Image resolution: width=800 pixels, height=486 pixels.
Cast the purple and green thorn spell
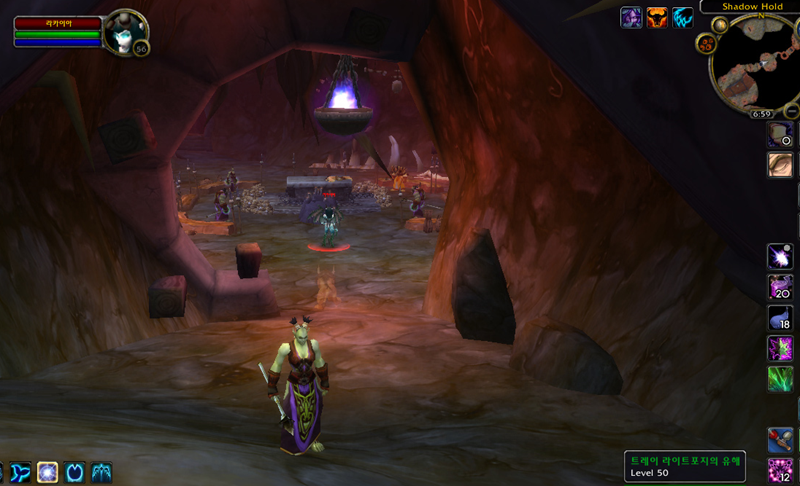(x=780, y=349)
